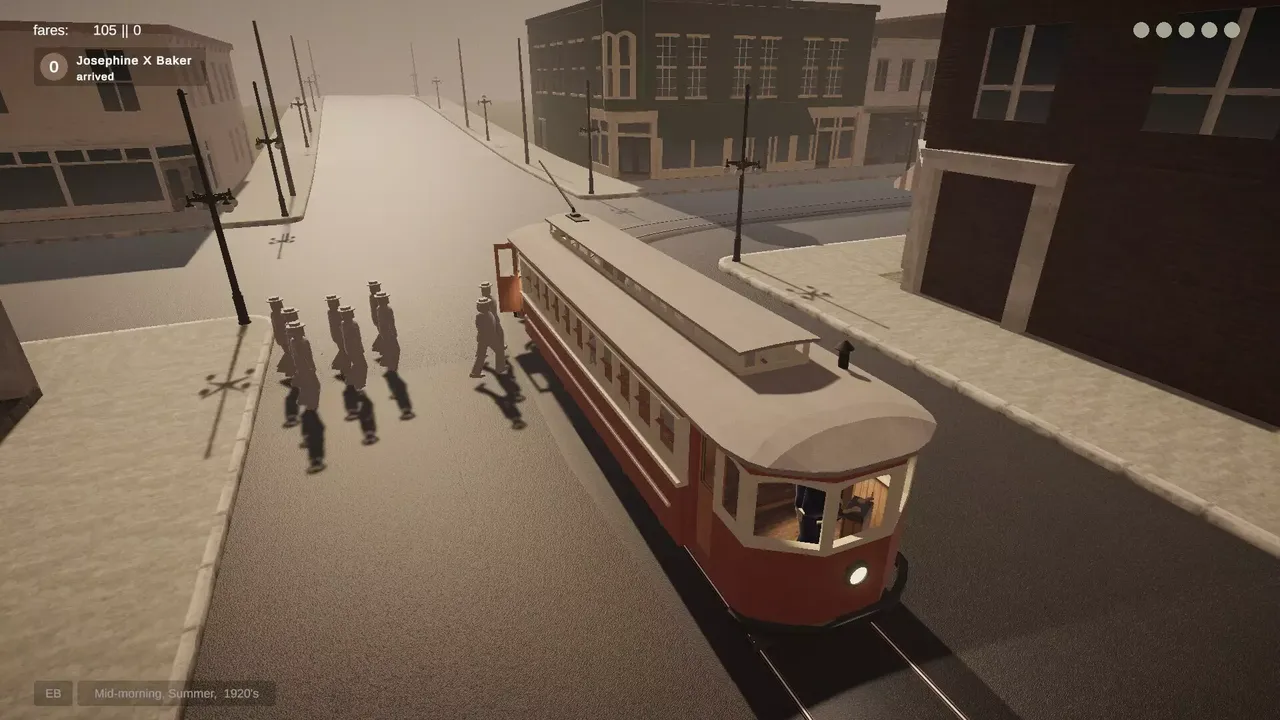The image size is (1280, 720).
Task: Click the second dot in the top-right row
Action: point(1162,30)
